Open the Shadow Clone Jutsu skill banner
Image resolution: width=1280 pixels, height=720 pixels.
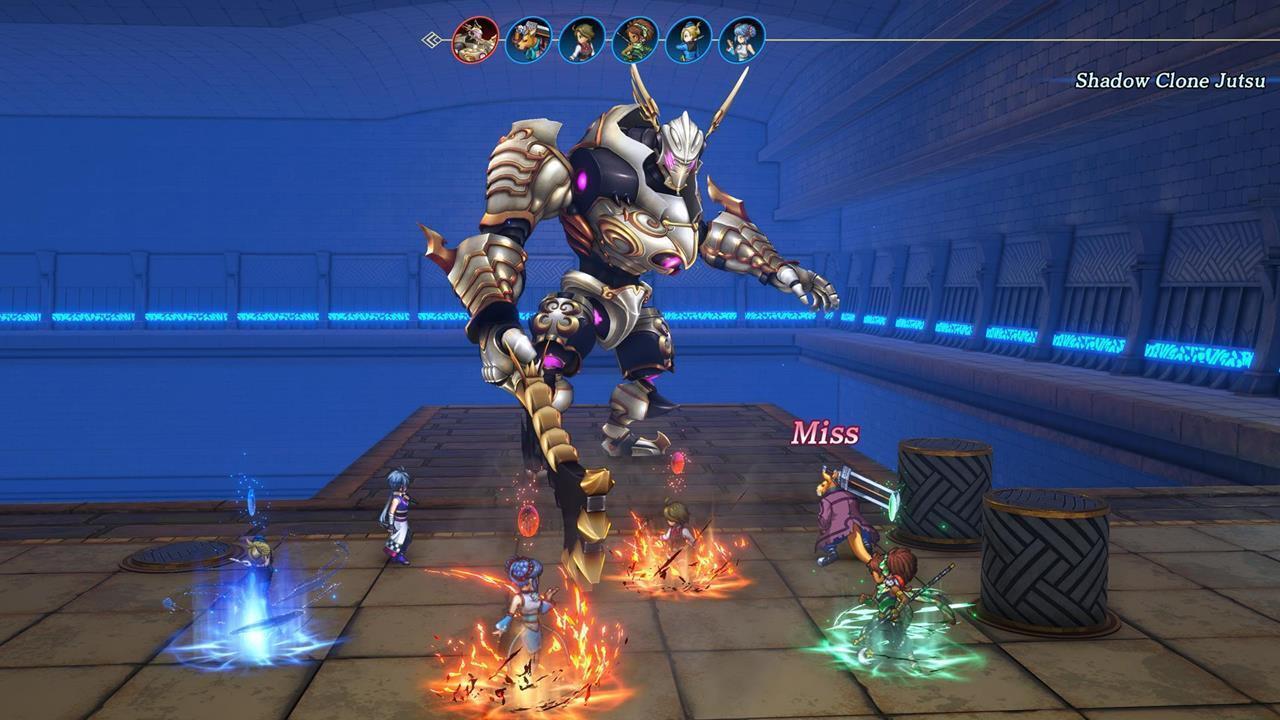1168,80
